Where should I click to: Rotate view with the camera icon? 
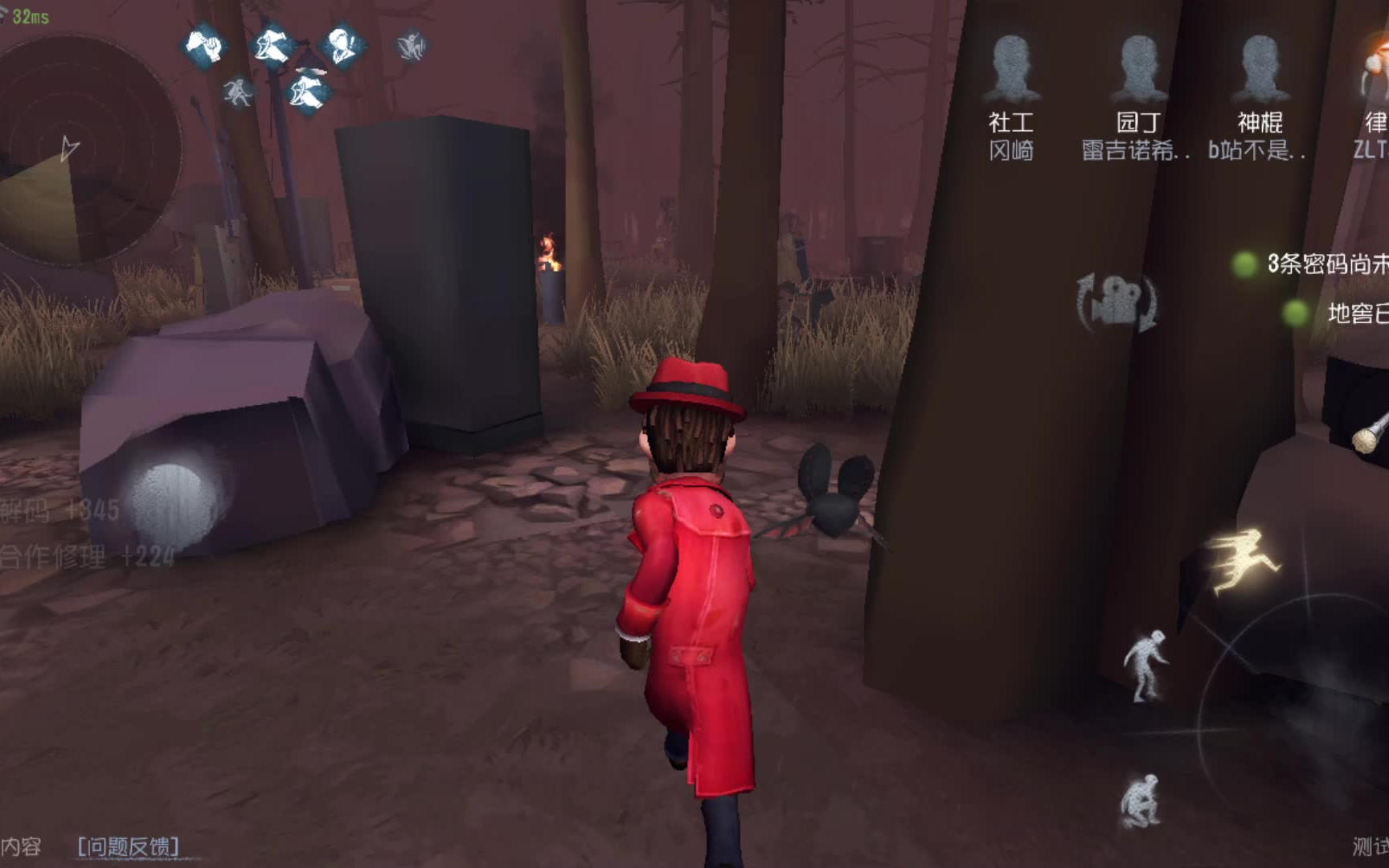(x=1117, y=303)
